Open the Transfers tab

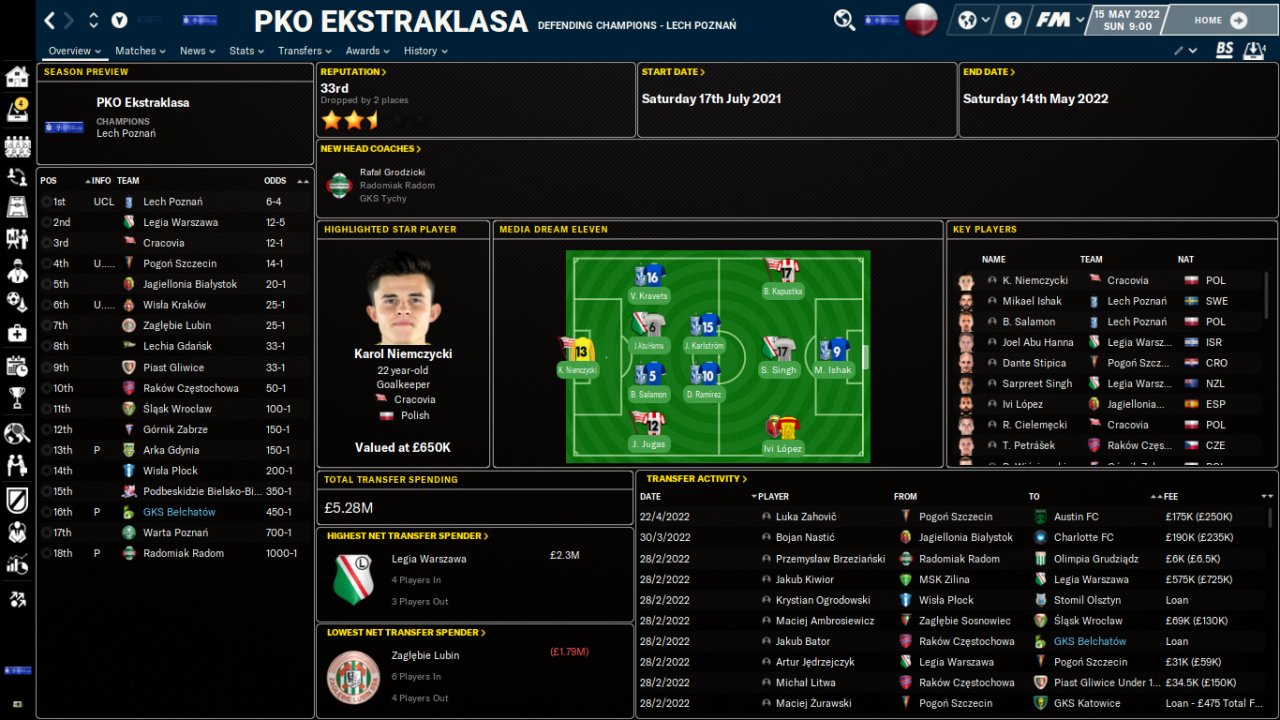(305, 51)
